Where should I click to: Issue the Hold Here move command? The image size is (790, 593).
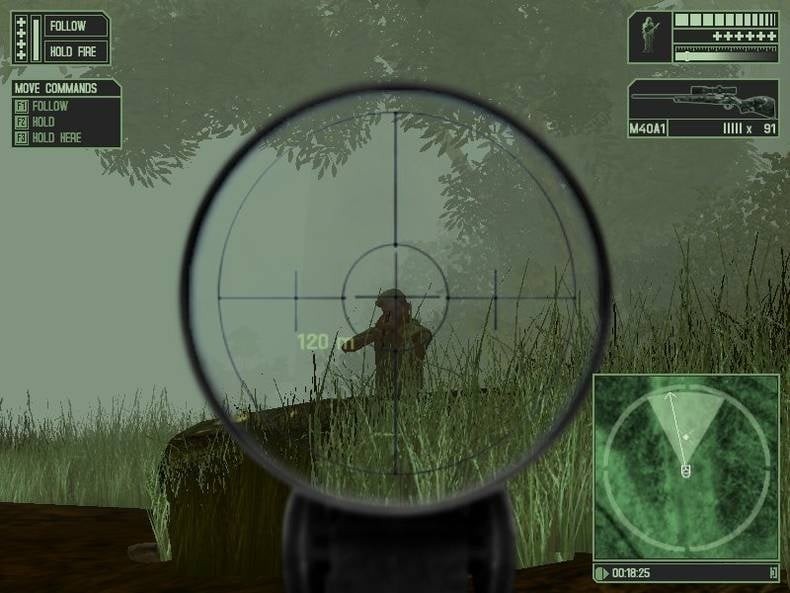56,138
